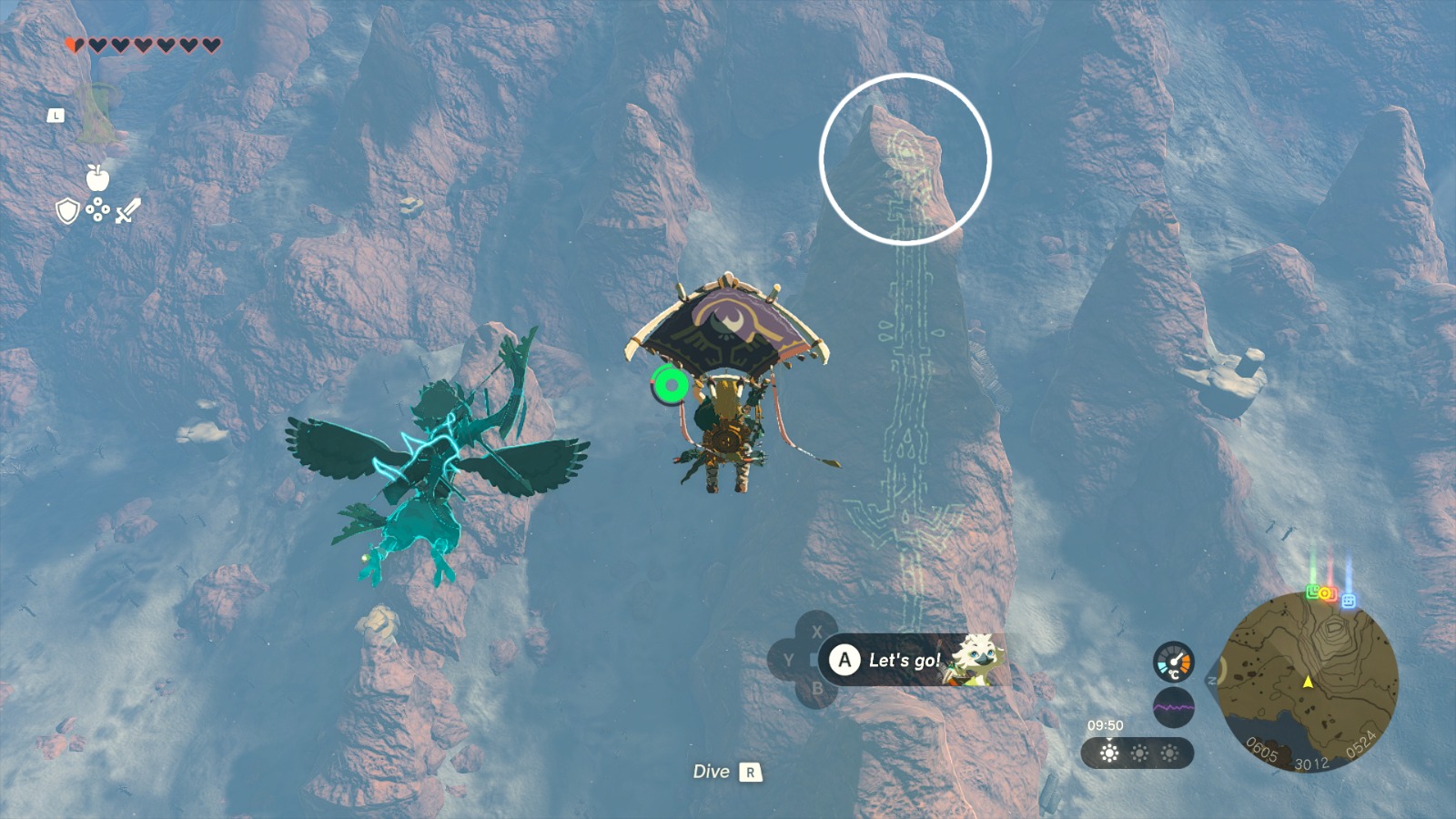
Task: Click the blue Shrine Sensor icon above the minimap
Action: coord(1348,601)
